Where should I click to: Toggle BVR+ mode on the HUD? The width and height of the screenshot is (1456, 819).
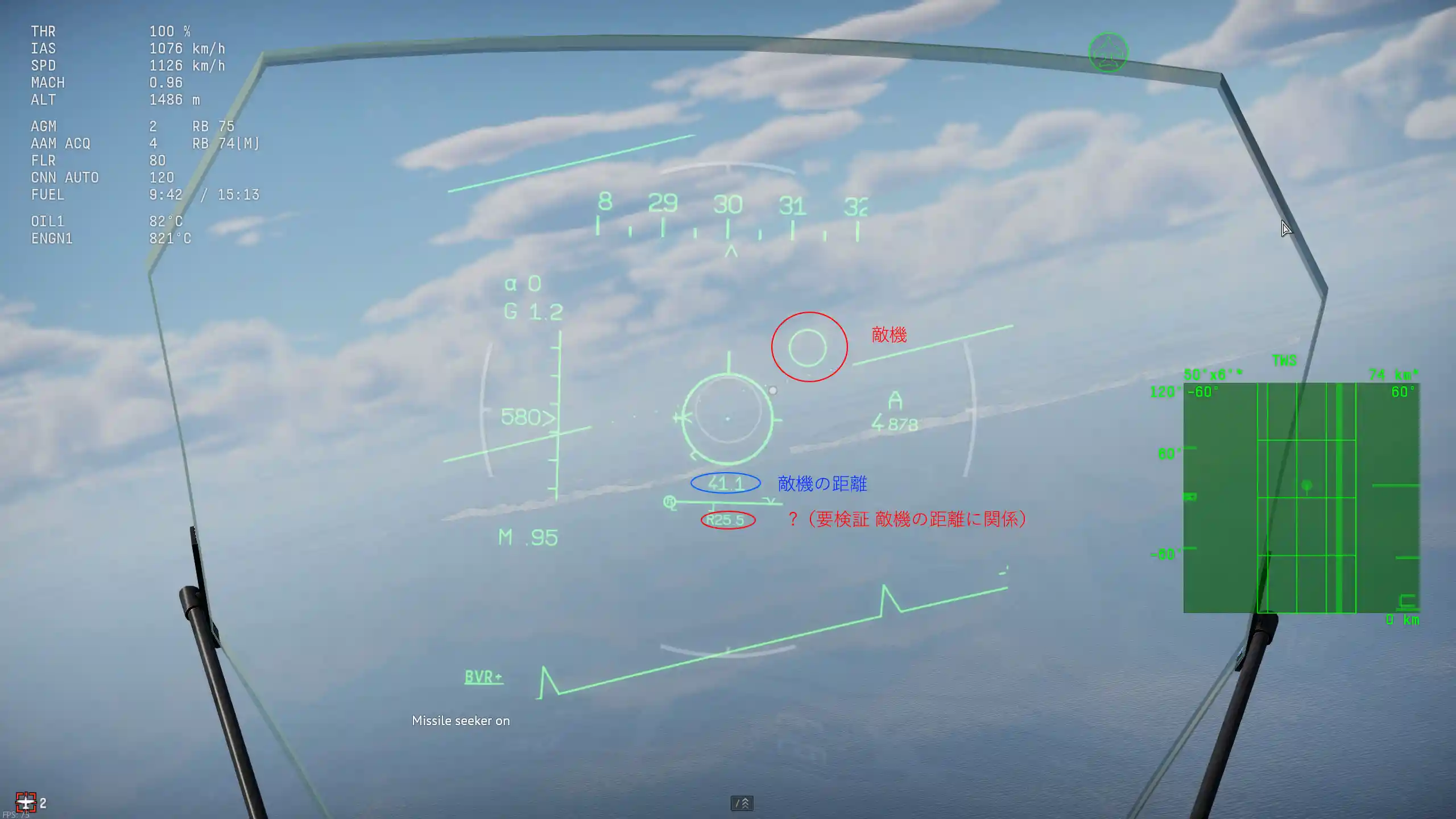pyautogui.click(x=482, y=677)
